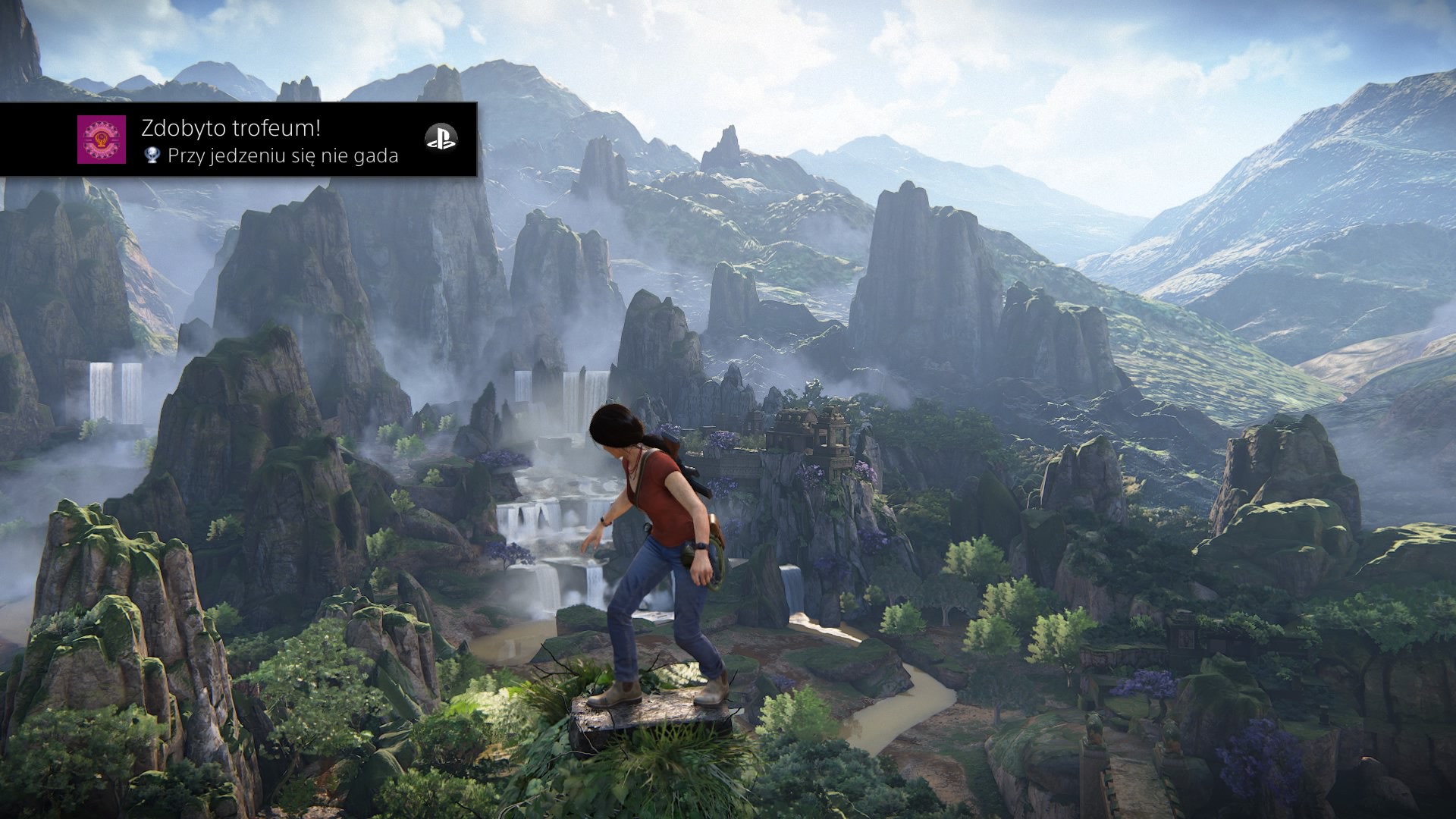This screenshot has height=819, width=1456.
Task: Click the pink trophy image thumbnail
Action: (x=102, y=140)
